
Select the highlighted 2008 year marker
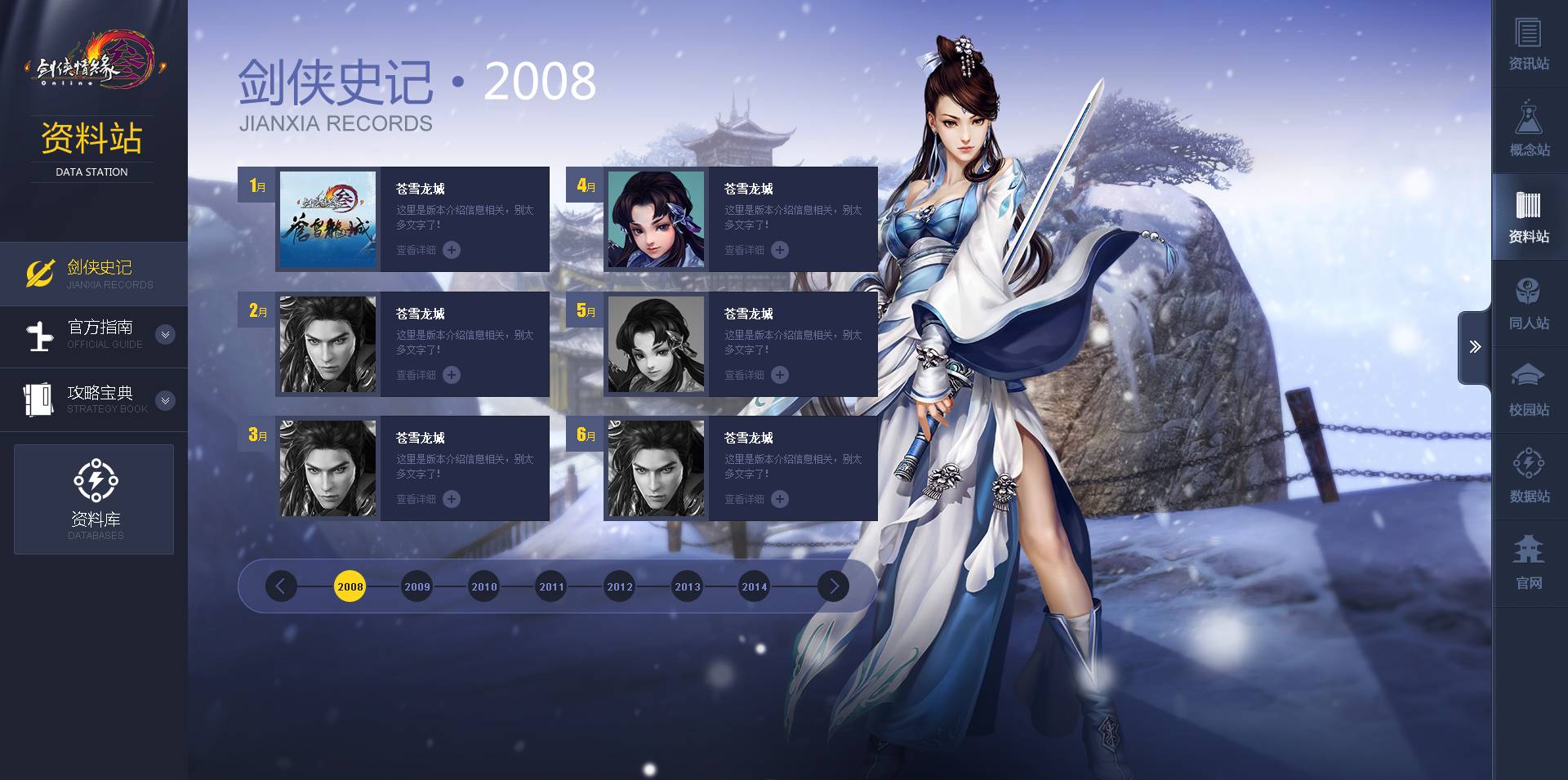point(350,586)
